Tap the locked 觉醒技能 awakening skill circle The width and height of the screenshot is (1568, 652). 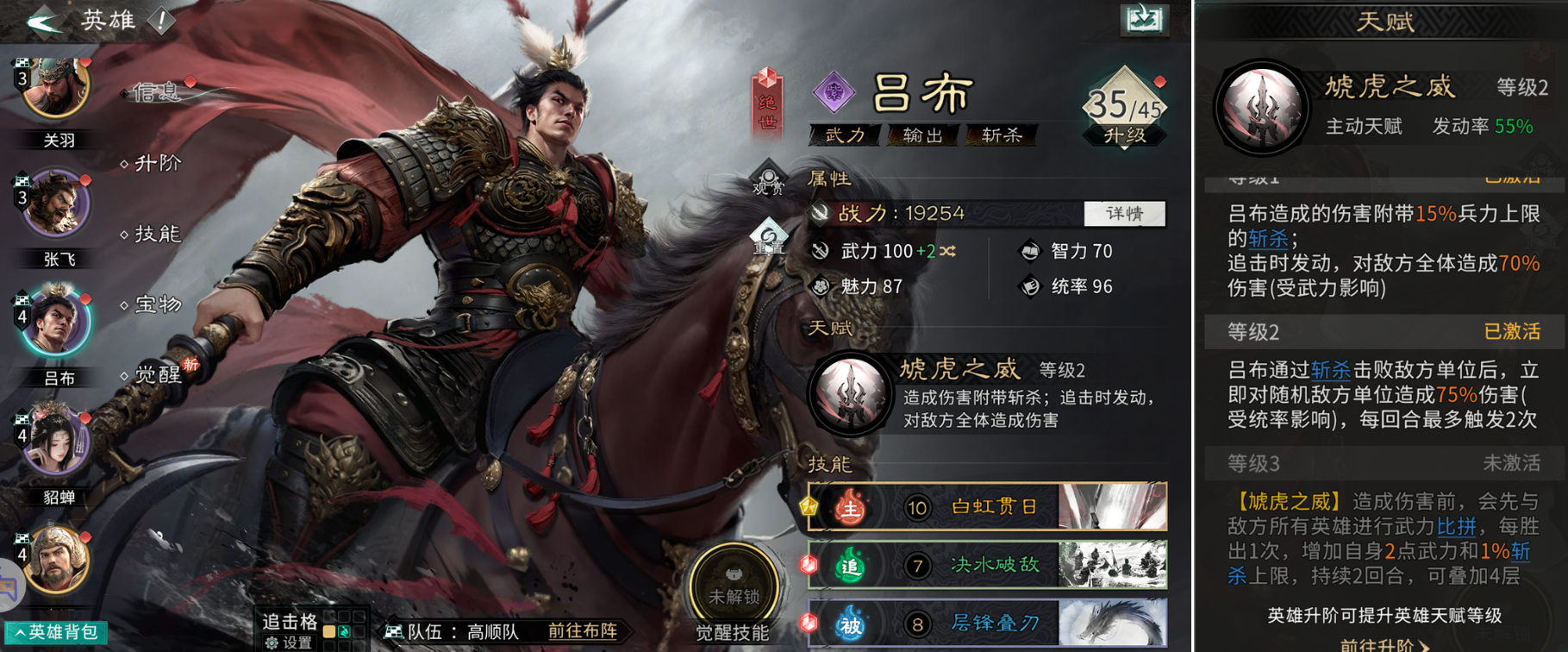point(734,580)
